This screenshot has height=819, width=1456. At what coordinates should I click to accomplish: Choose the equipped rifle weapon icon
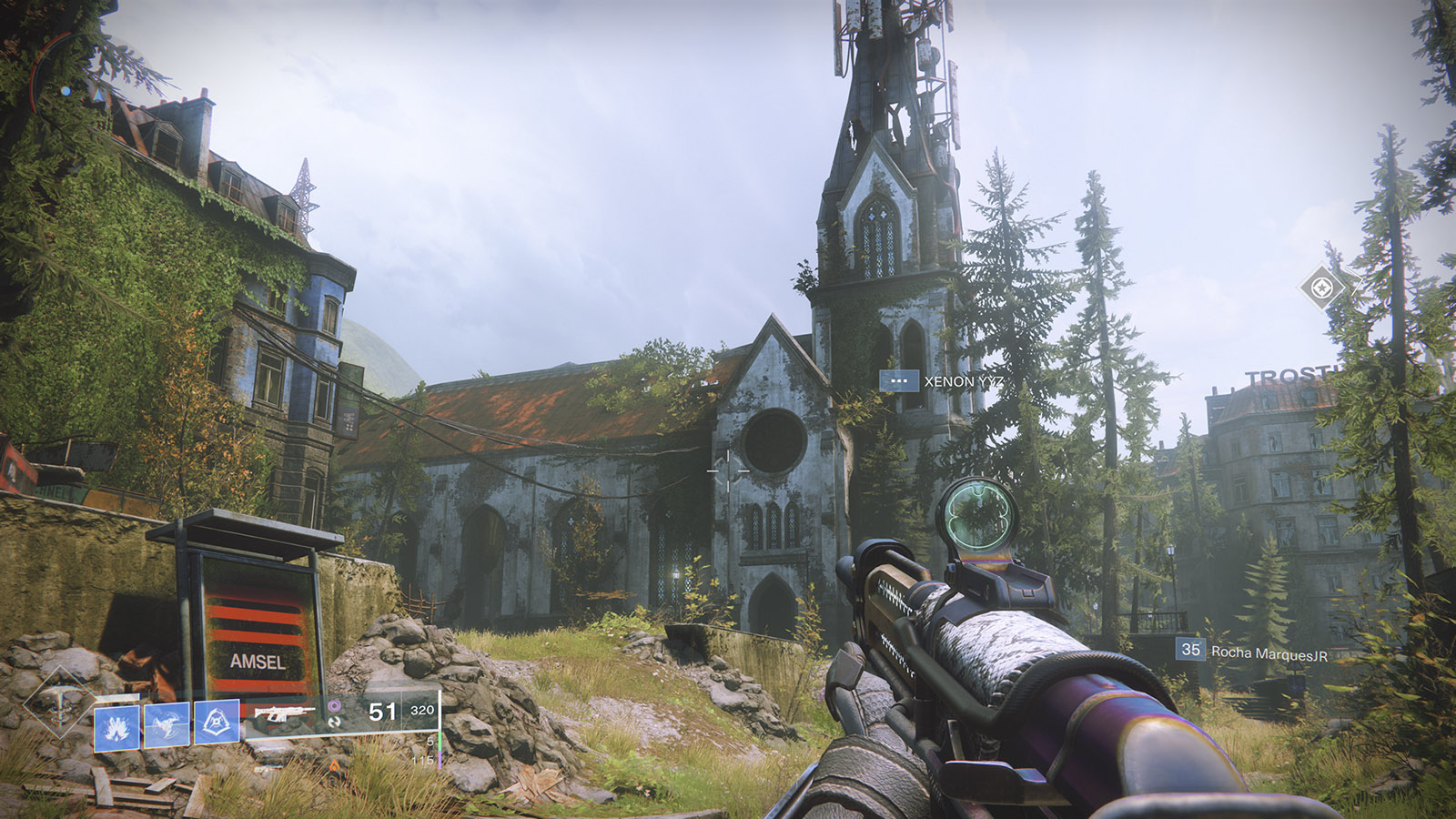(x=283, y=713)
